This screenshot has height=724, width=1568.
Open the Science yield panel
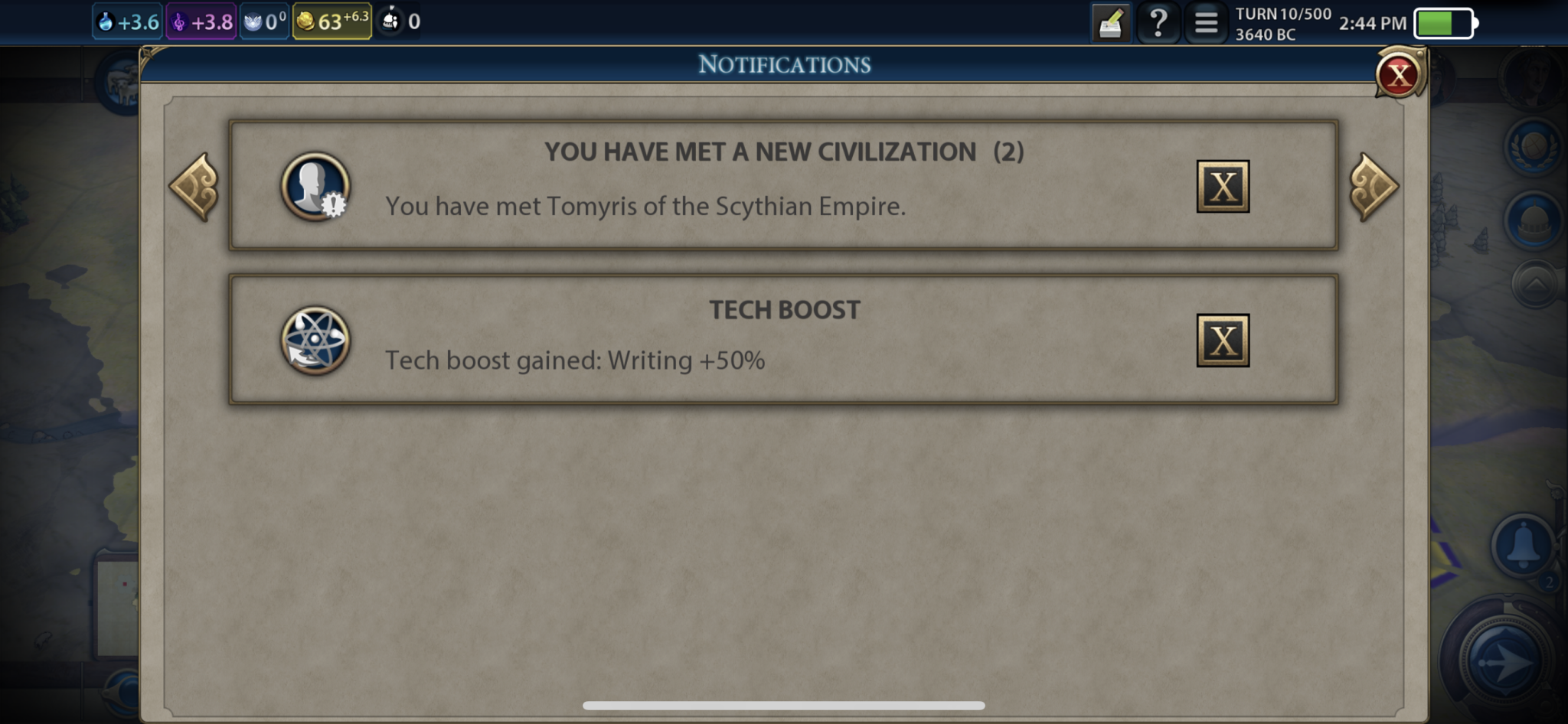126,21
